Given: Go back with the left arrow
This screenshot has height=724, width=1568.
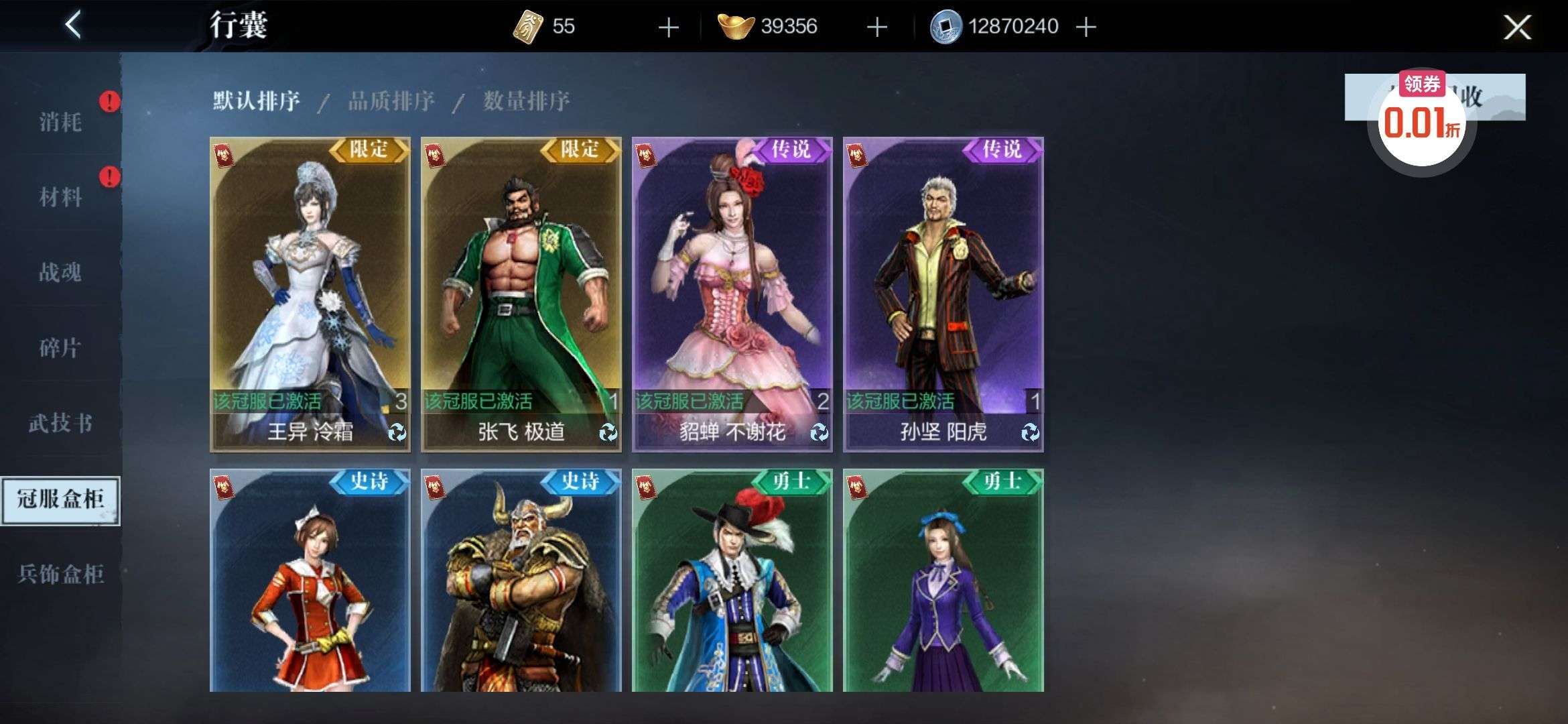Looking at the screenshot, I should (73, 25).
